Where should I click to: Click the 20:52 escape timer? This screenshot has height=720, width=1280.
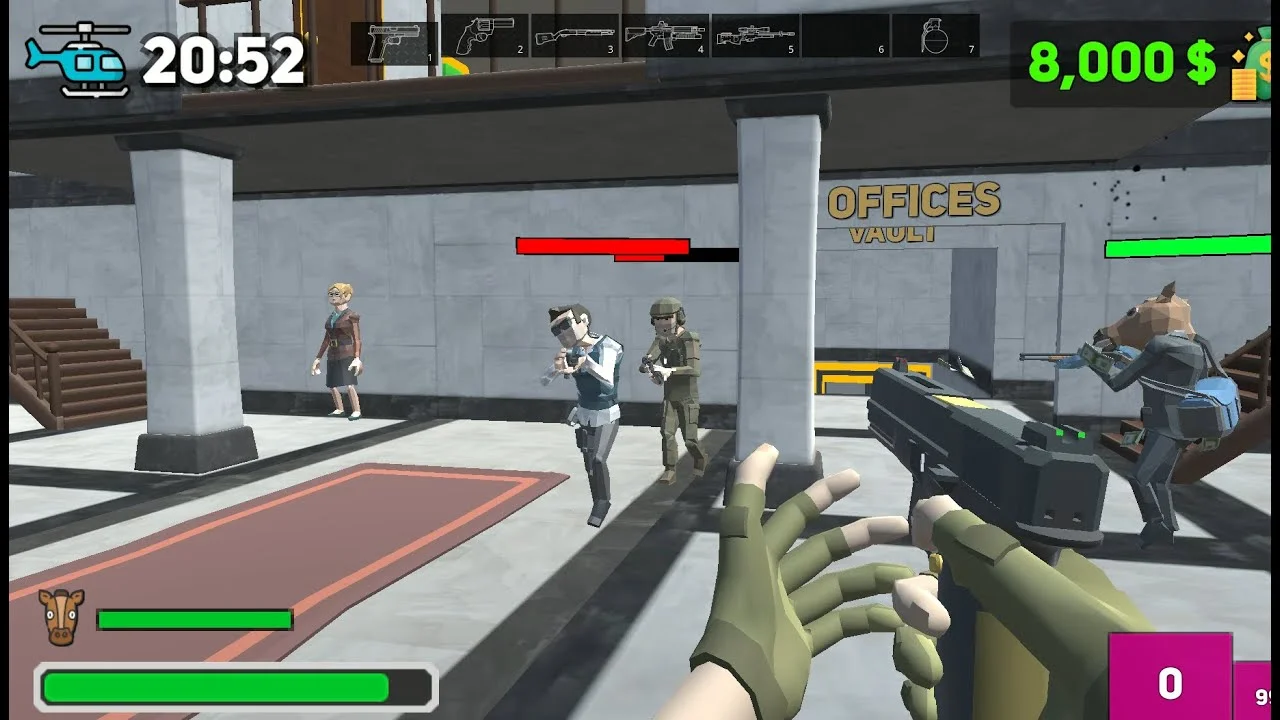pos(225,58)
